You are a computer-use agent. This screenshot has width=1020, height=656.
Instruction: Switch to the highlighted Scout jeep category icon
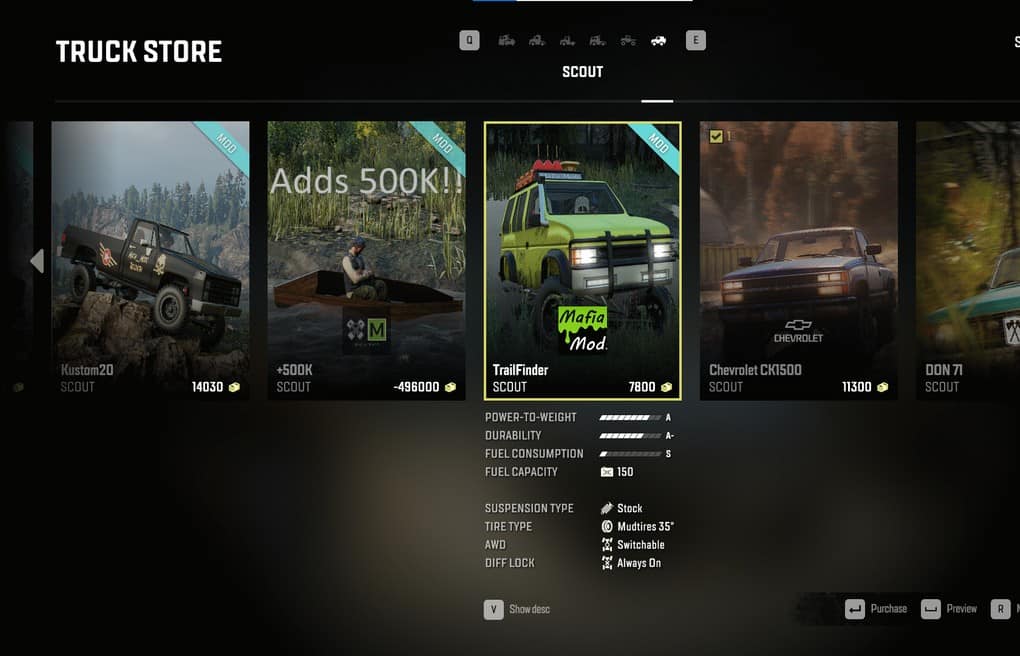click(x=658, y=41)
